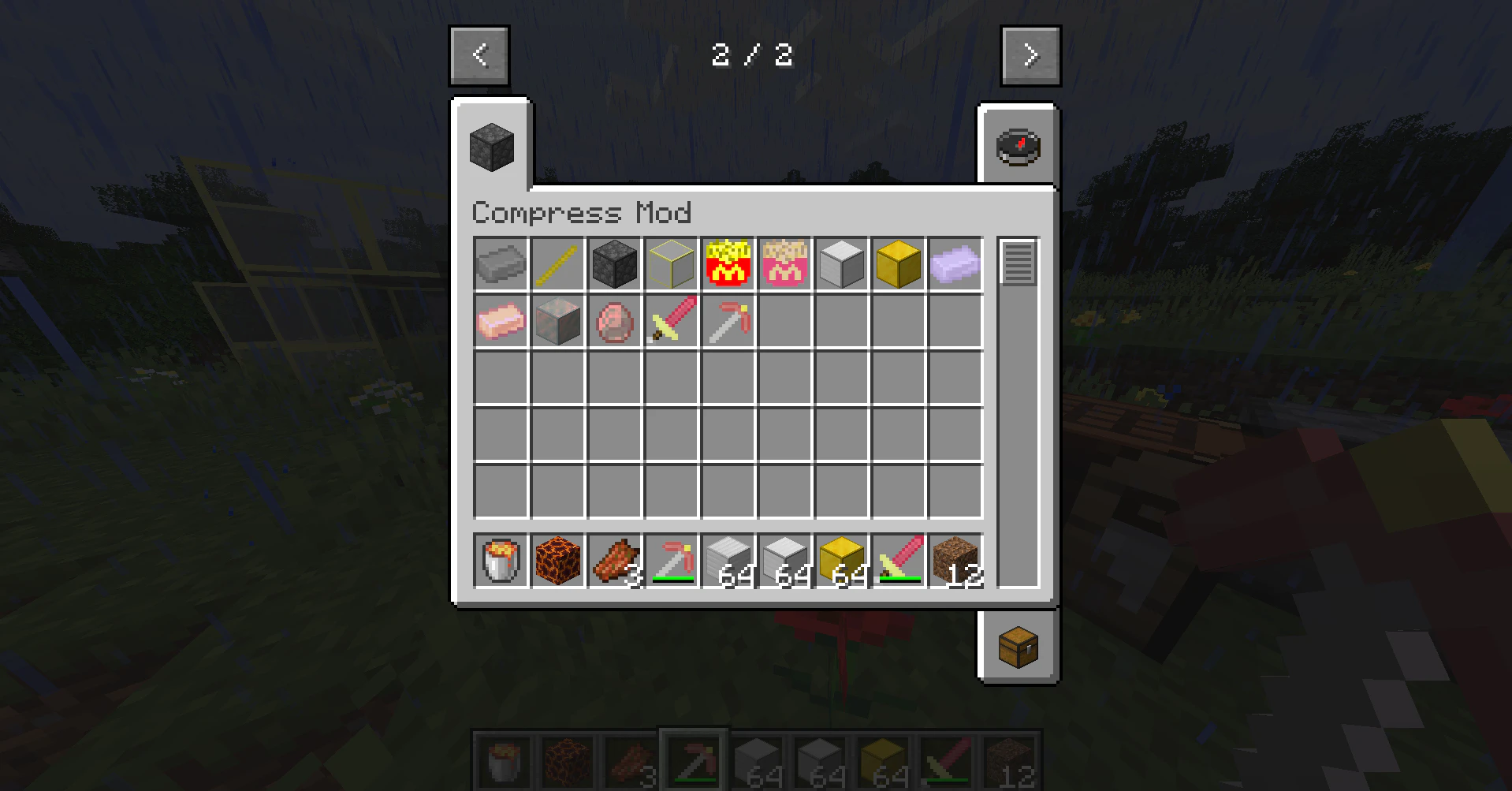This screenshot has height=791, width=1512.
Task: Advance to the next inventory page
Action: pyautogui.click(x=1030, y=54)
